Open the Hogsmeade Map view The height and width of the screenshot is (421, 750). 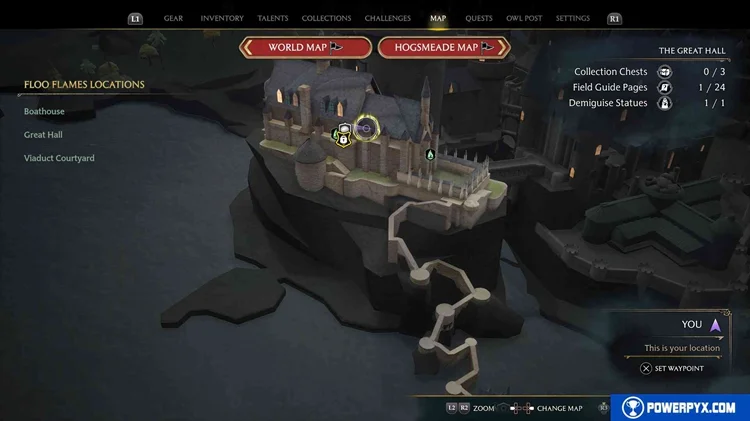pyautogui.click(x=444, y=48)
